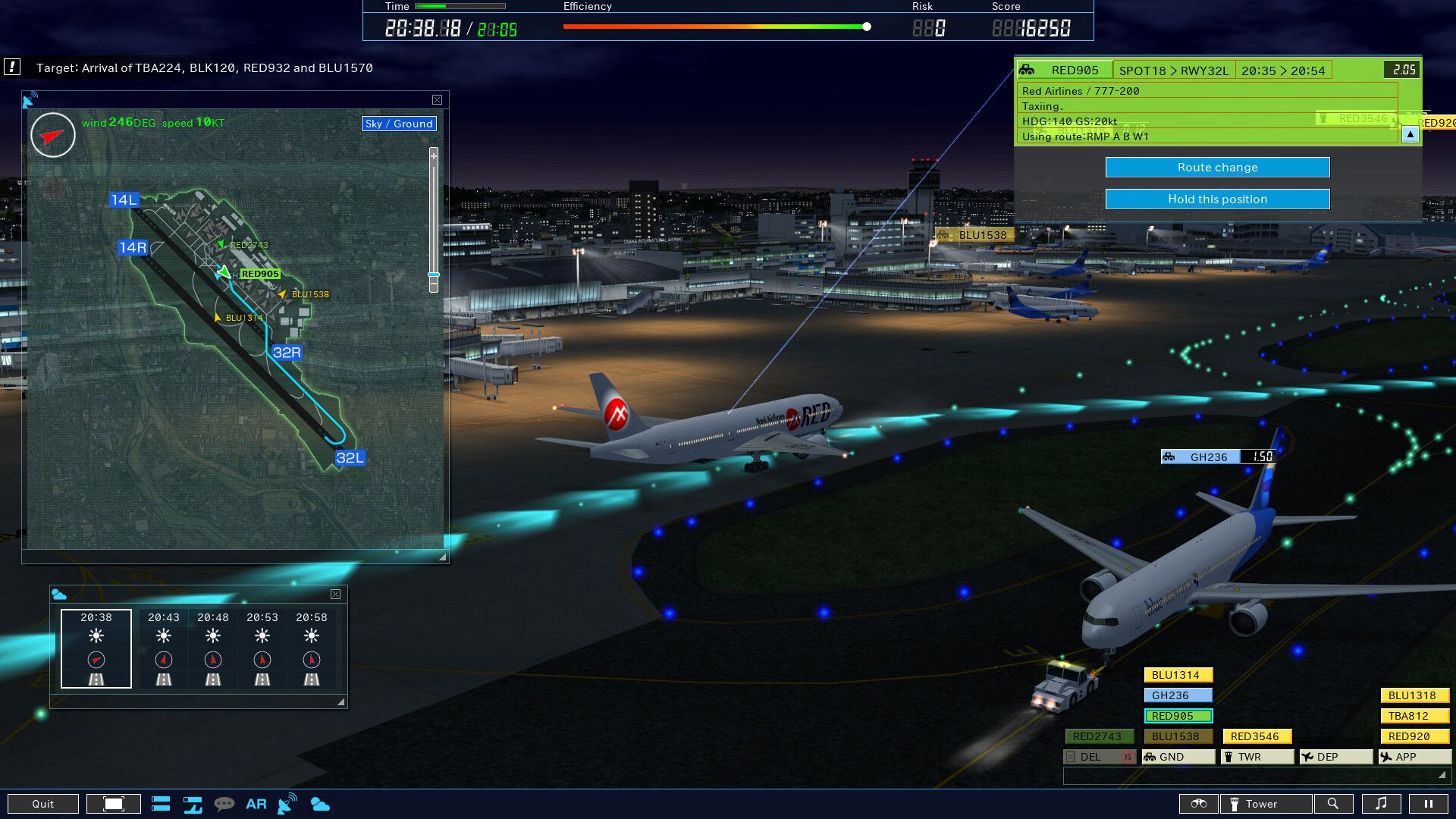Image resolution: width=1456 pixels, height=819 pixels.
Task: Enable the muted DEL frequency channel
Action: pyautogui.click(x=1098, y=757)
